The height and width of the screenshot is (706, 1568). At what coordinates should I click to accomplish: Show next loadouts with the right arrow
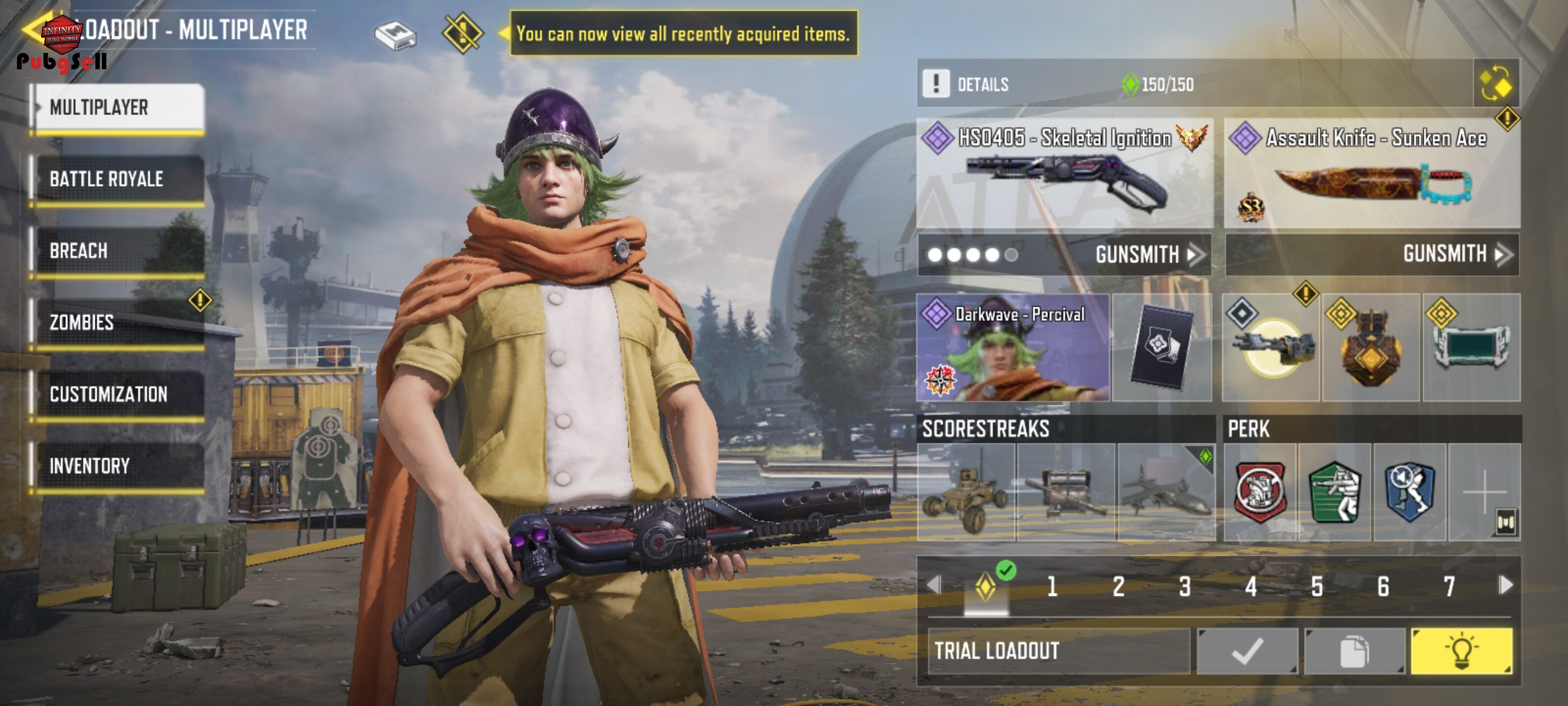1505,585
